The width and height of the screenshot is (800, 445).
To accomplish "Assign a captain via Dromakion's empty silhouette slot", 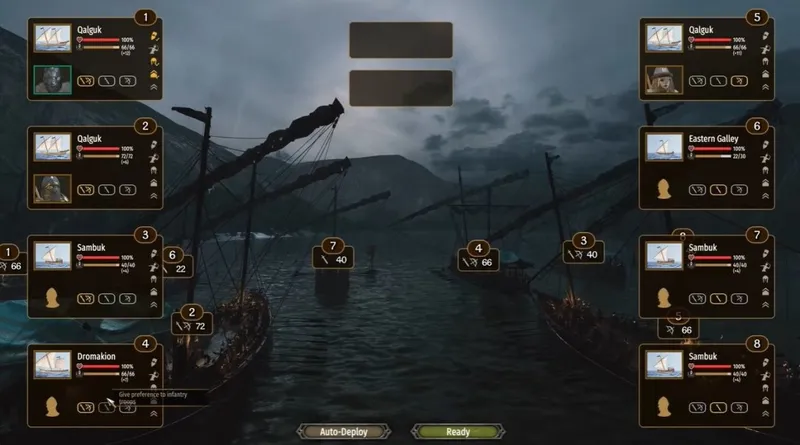I will coord(52,406).
